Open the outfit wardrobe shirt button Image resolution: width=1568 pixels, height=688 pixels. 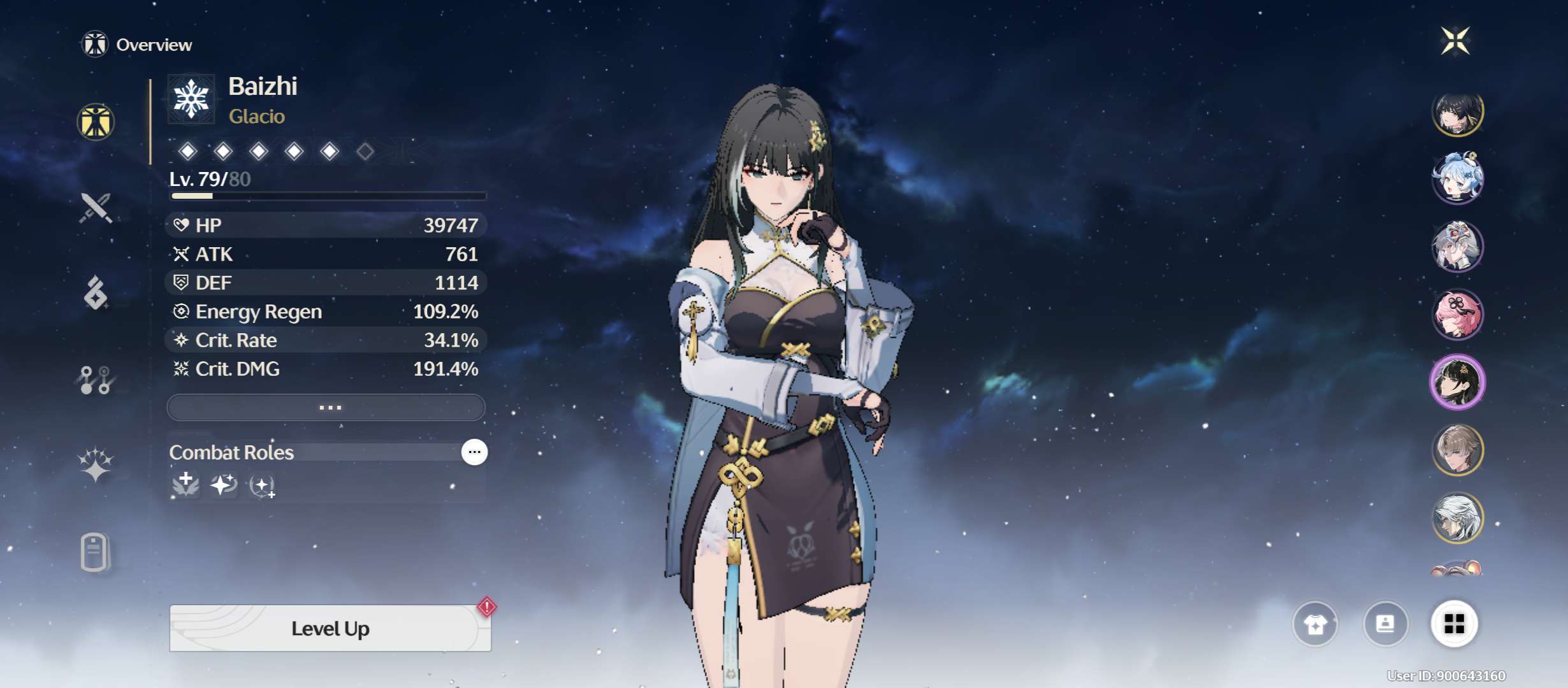click(x=1315, y=624)
